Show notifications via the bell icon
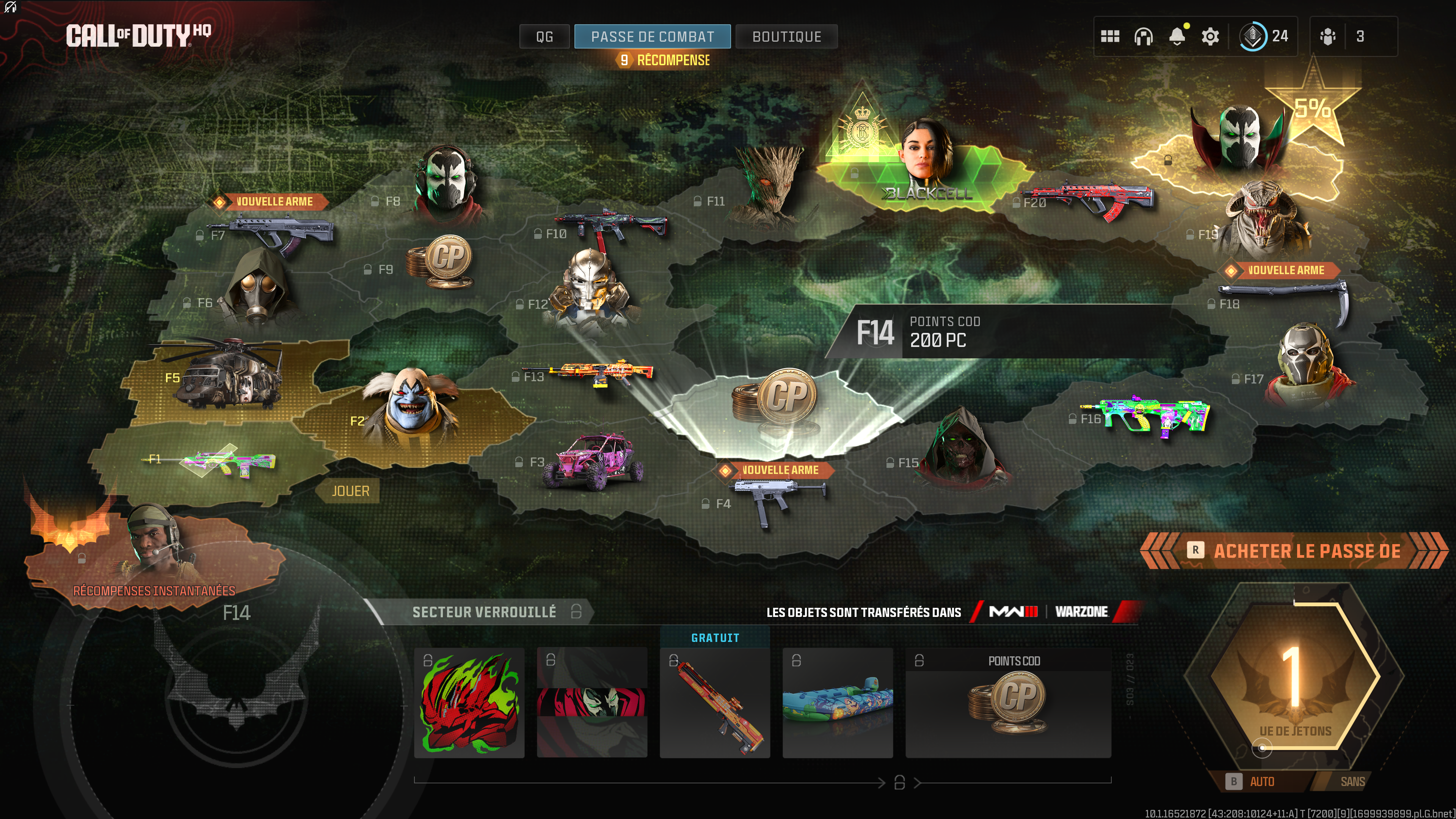The height and width of the screenshot is (819, 1456). (1177, 37)
